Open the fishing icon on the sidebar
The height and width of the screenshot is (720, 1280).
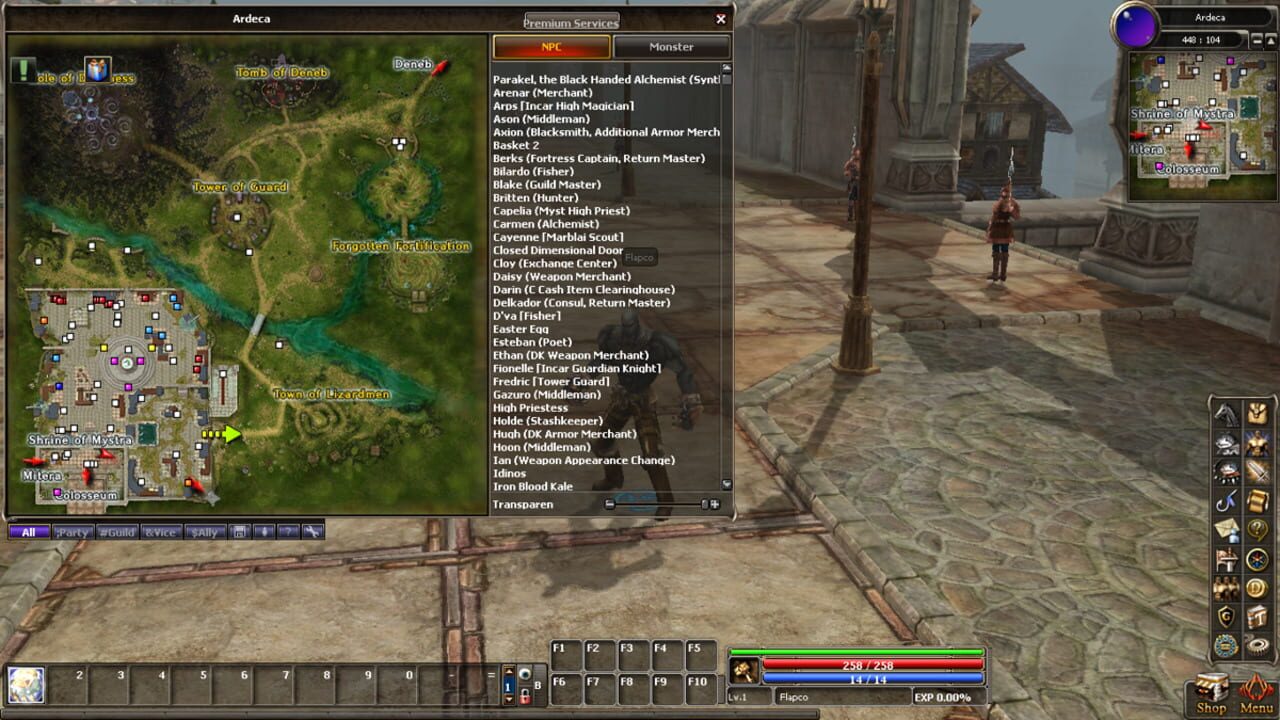click(1226, 501)
